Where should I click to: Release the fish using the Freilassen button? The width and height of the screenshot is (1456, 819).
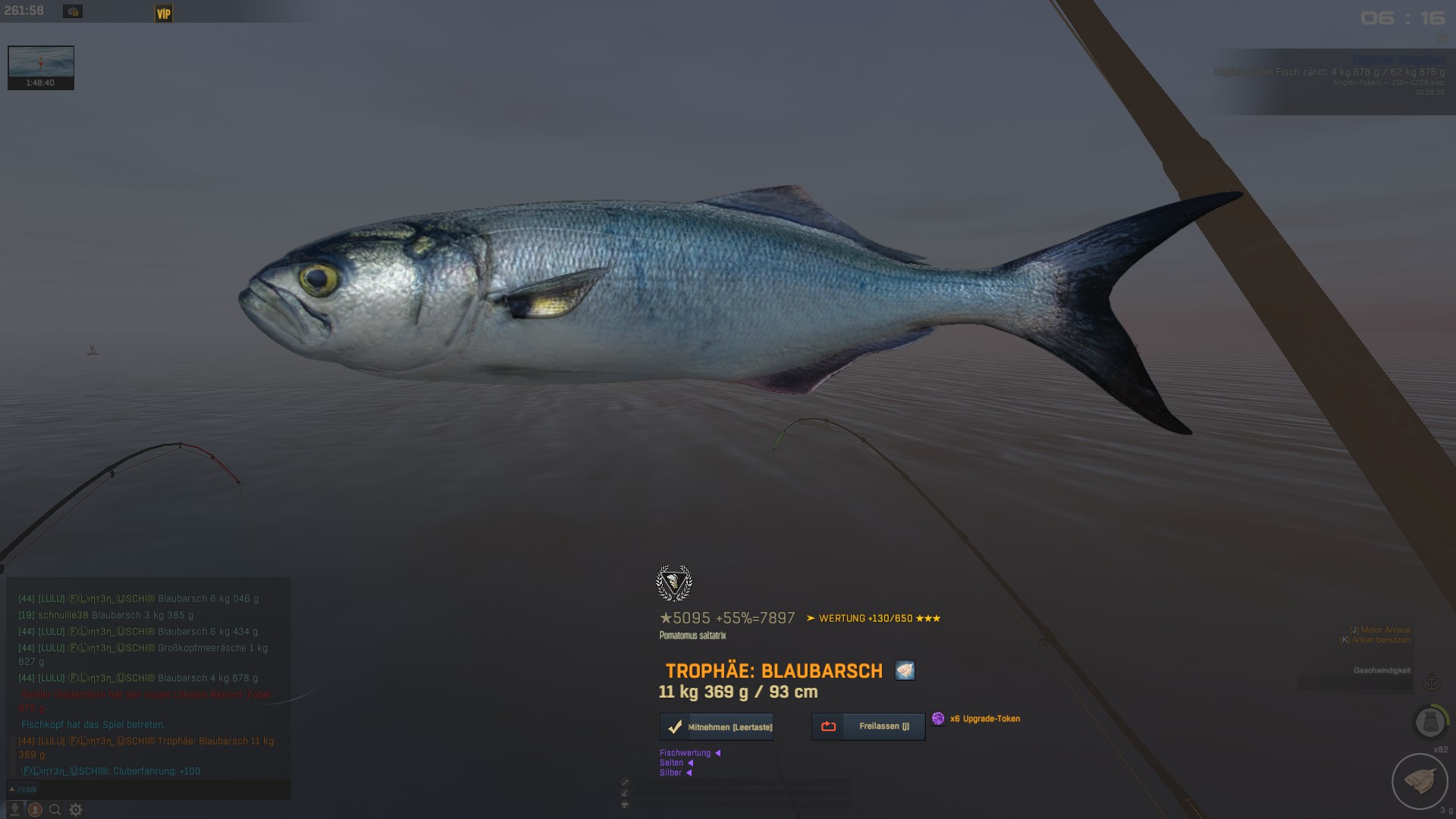pyautogui.click(x=868, y=726)
